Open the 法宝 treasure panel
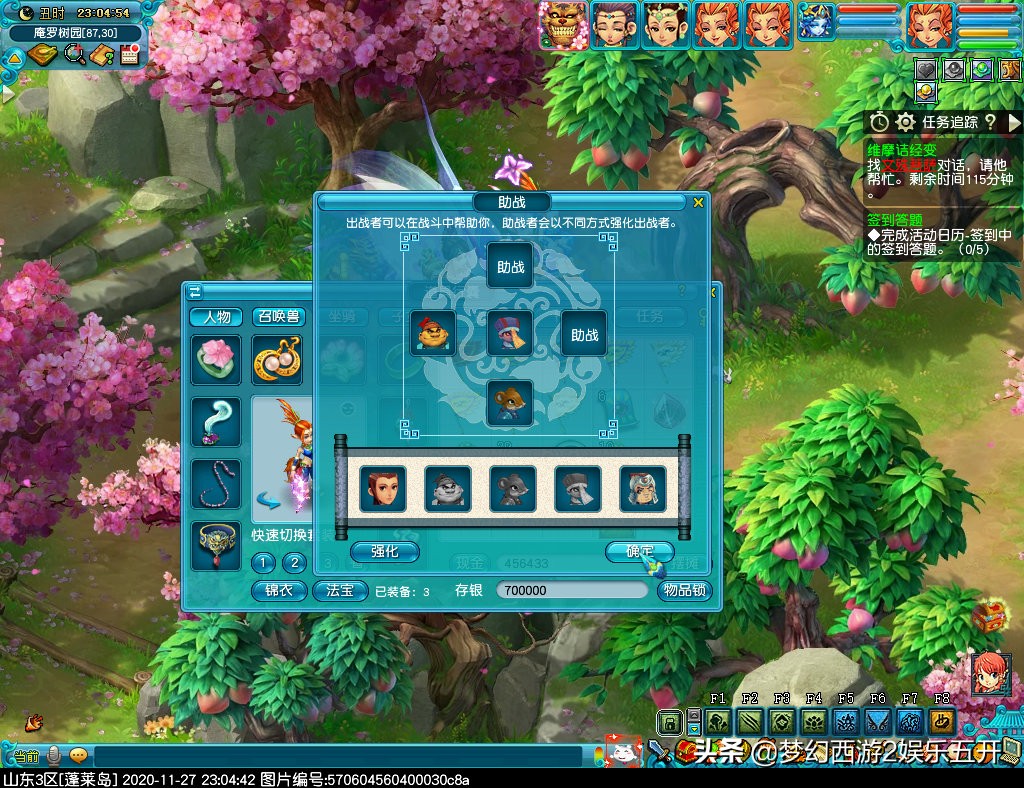Viewport: 1024px width, 788px height. [340, 590]
